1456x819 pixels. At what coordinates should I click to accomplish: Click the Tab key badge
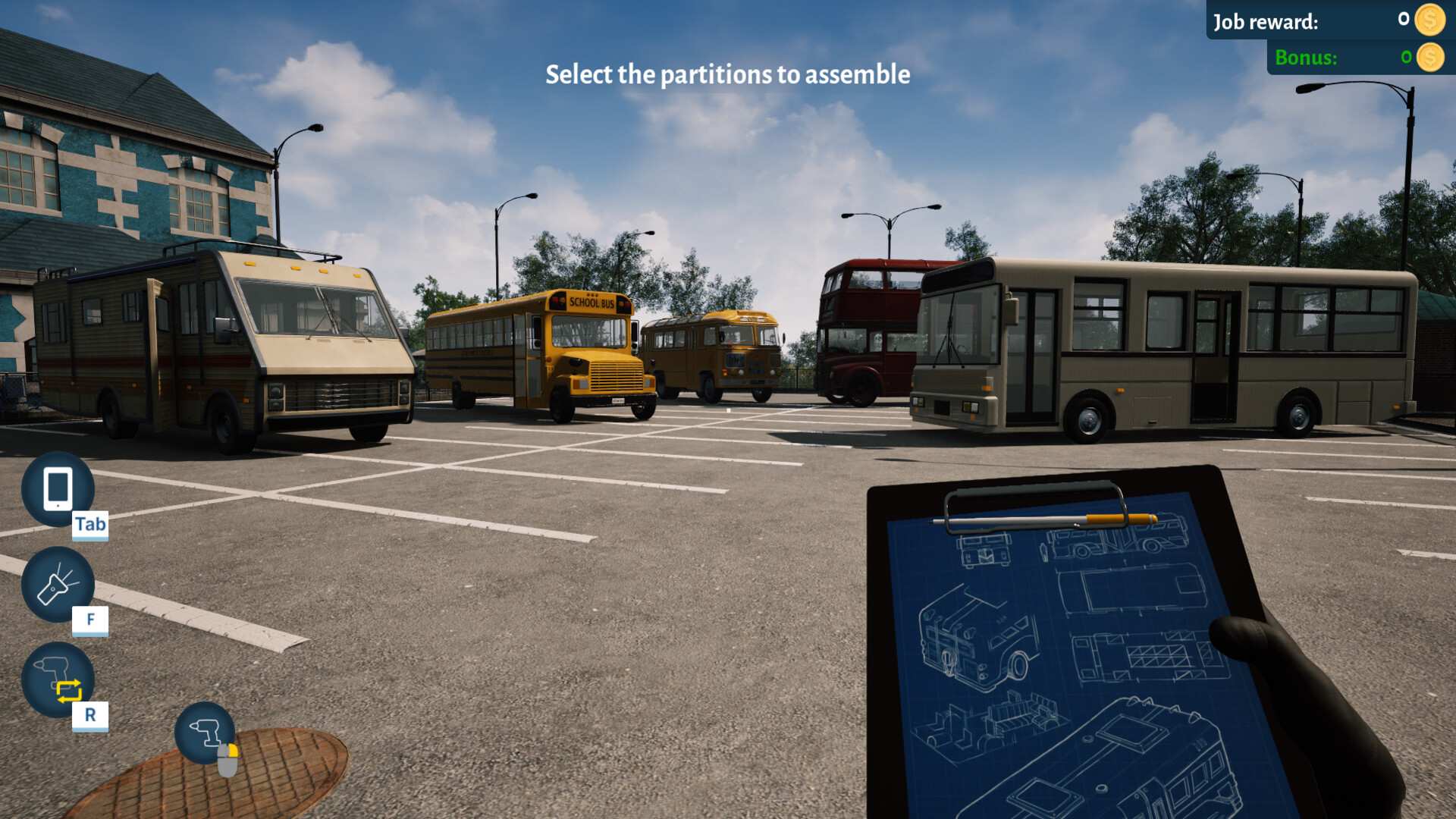[89, 523]
